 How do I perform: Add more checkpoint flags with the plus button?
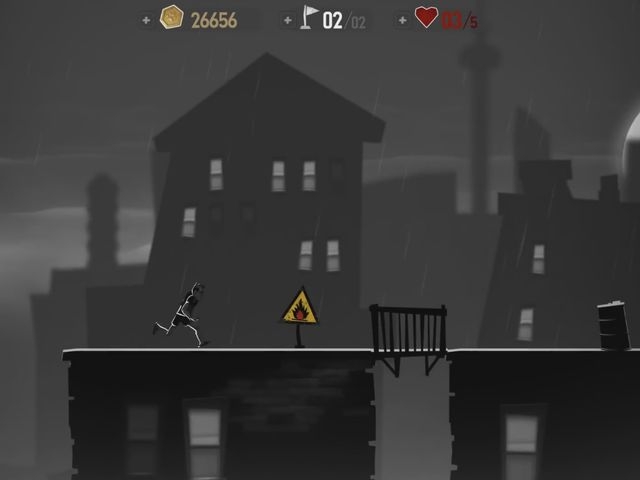[x=288, y=19]
